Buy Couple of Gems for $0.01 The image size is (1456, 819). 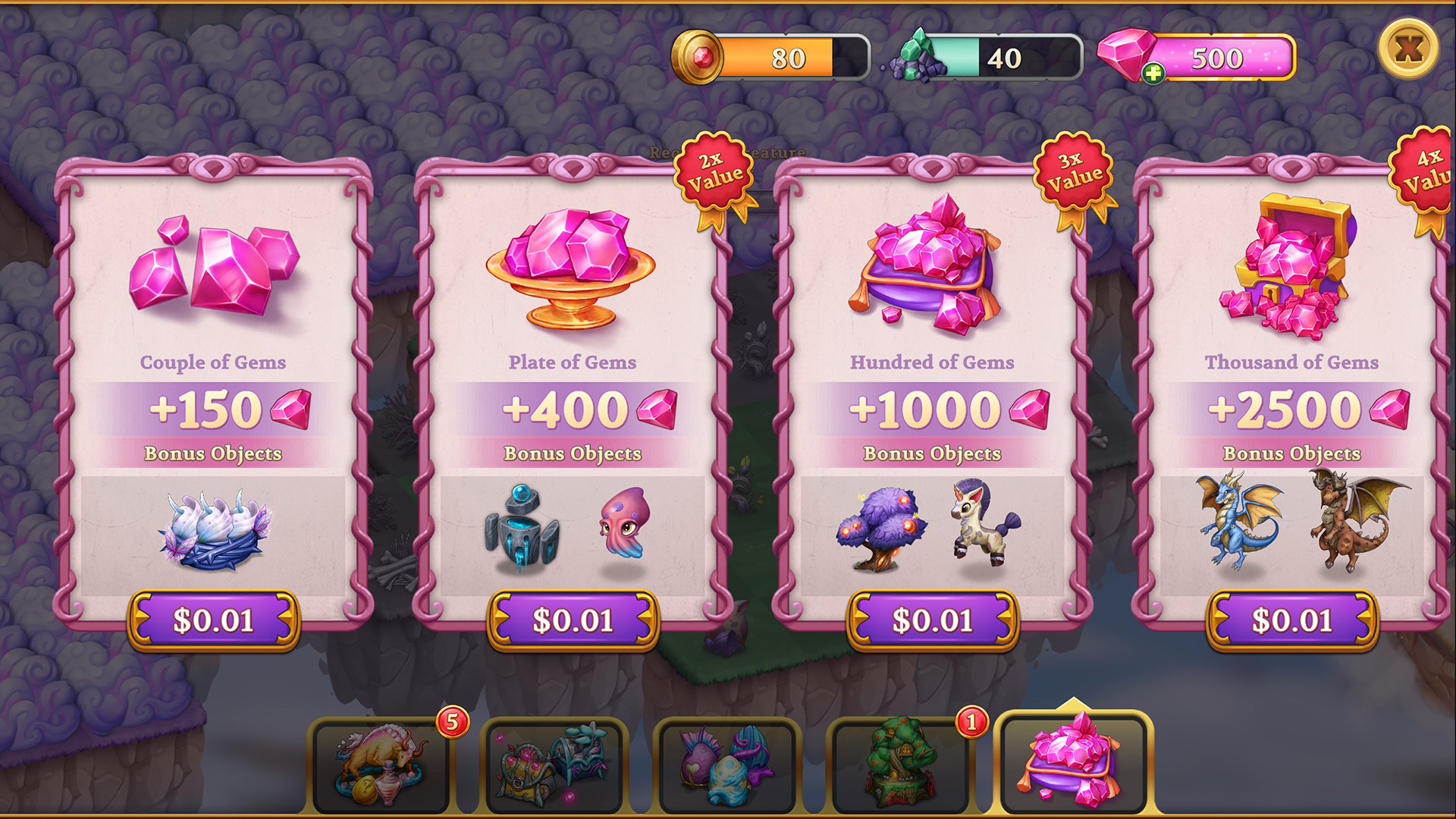[215, 620]
